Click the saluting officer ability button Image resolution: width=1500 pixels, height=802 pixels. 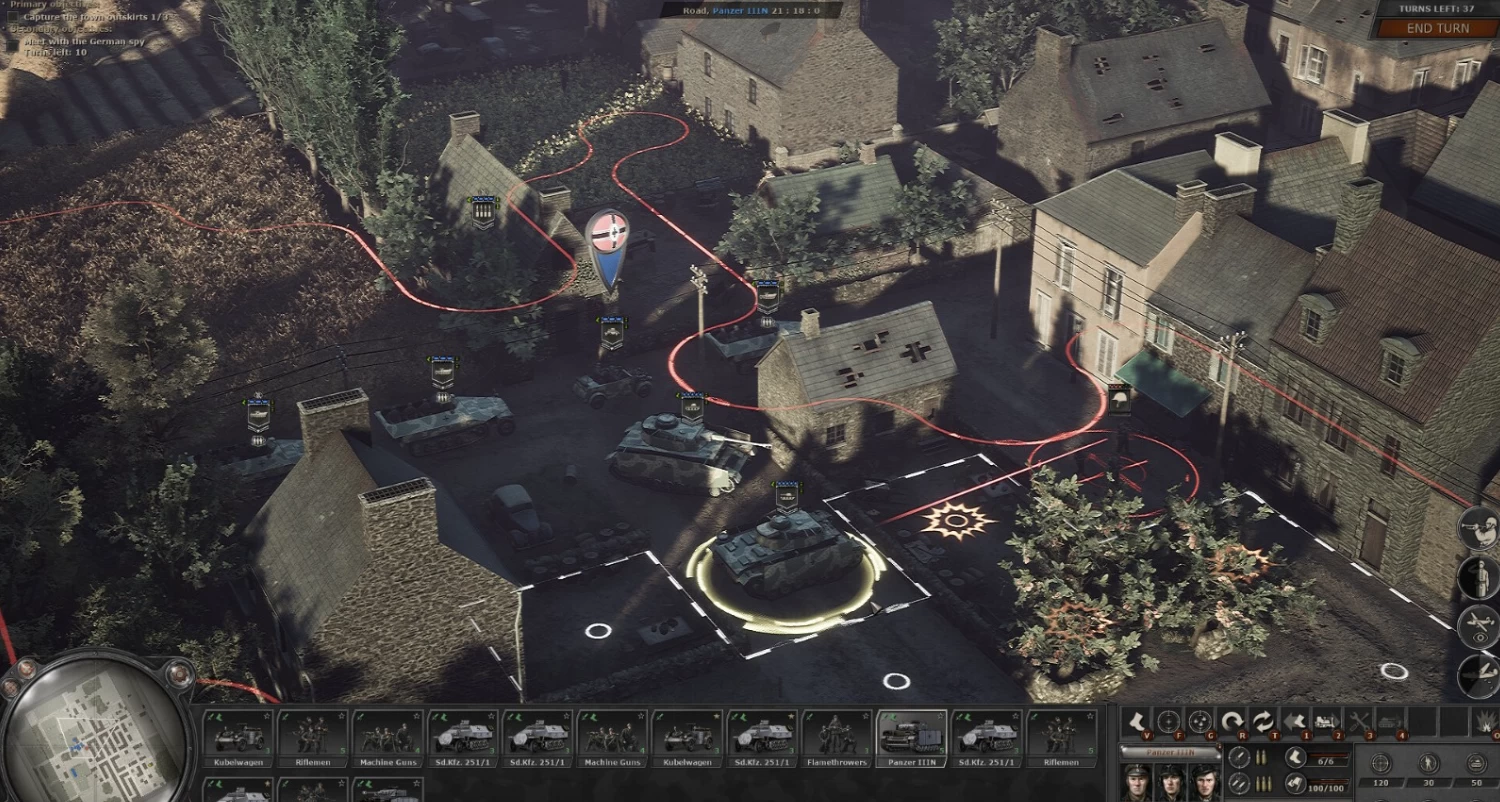point(1478,578)
